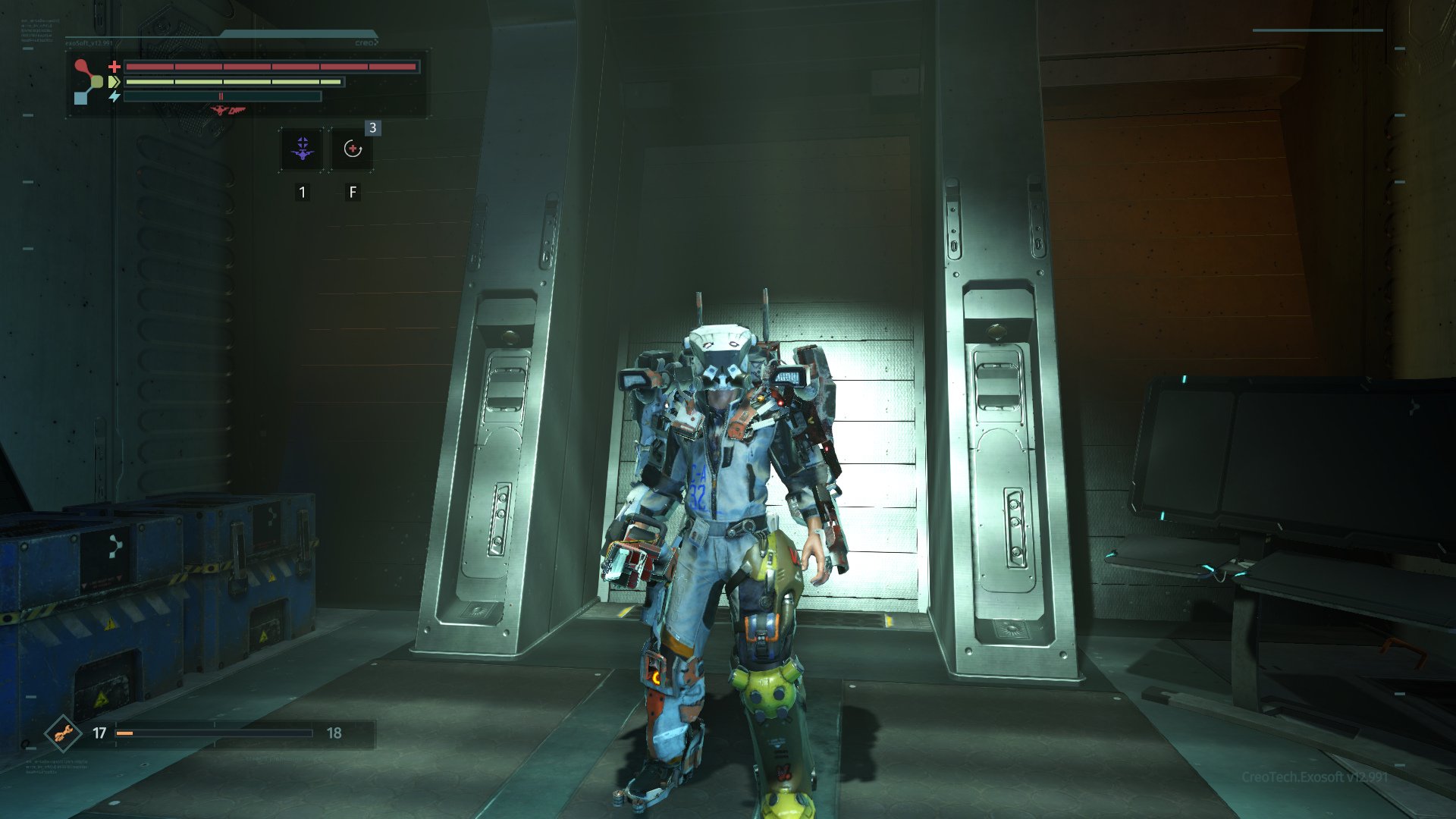Click the injectable keybind label F
This screenshot has width=1456, height=819.
pyautogui.click(x=352, y=192)
